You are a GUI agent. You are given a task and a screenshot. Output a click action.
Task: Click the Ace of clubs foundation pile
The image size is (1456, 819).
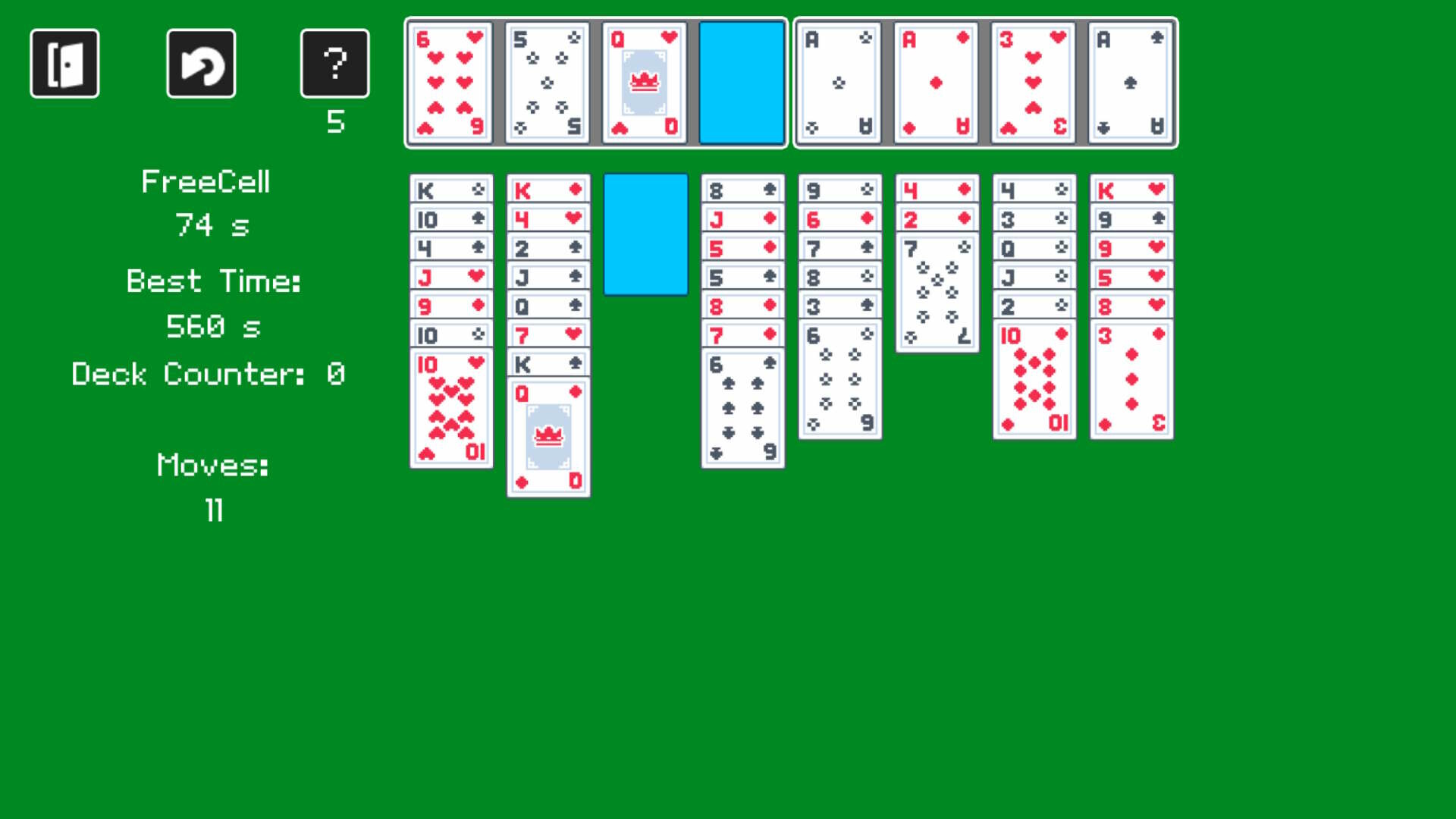coord(838,81)
